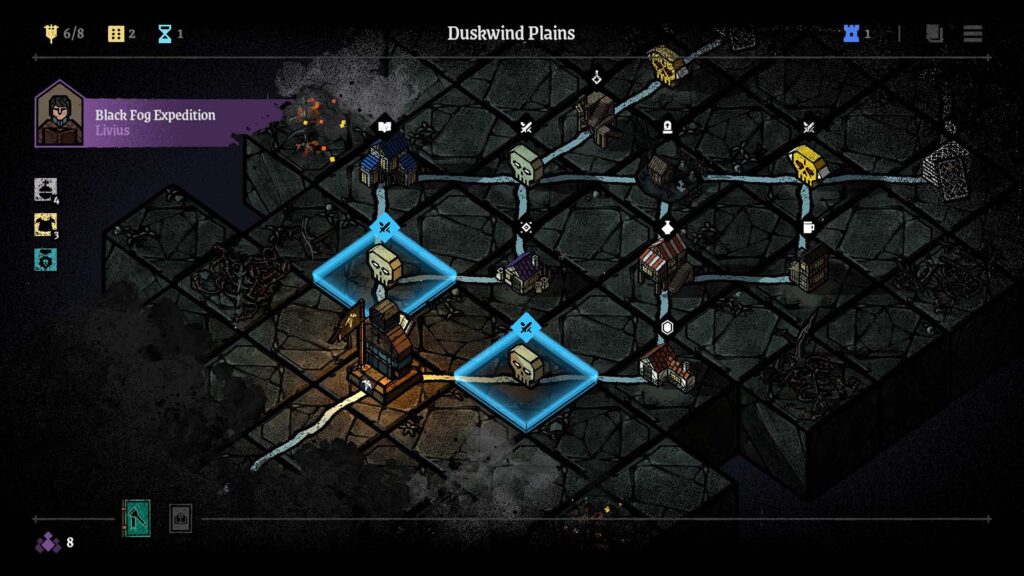Screen dimensions: 1024x576
Task: Click the blue tower counter icon
Action: tap(852, 34)
